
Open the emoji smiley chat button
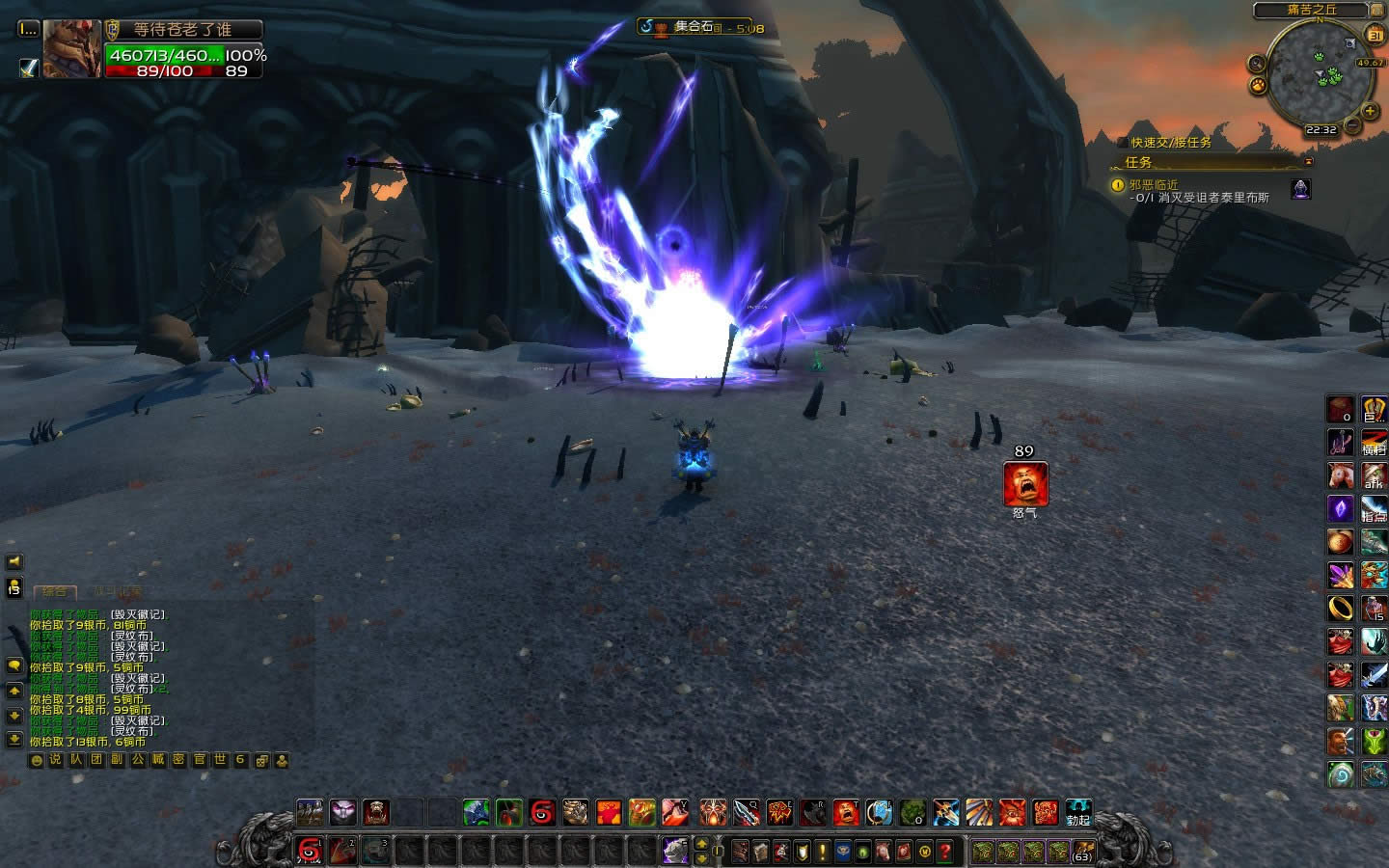37,760
